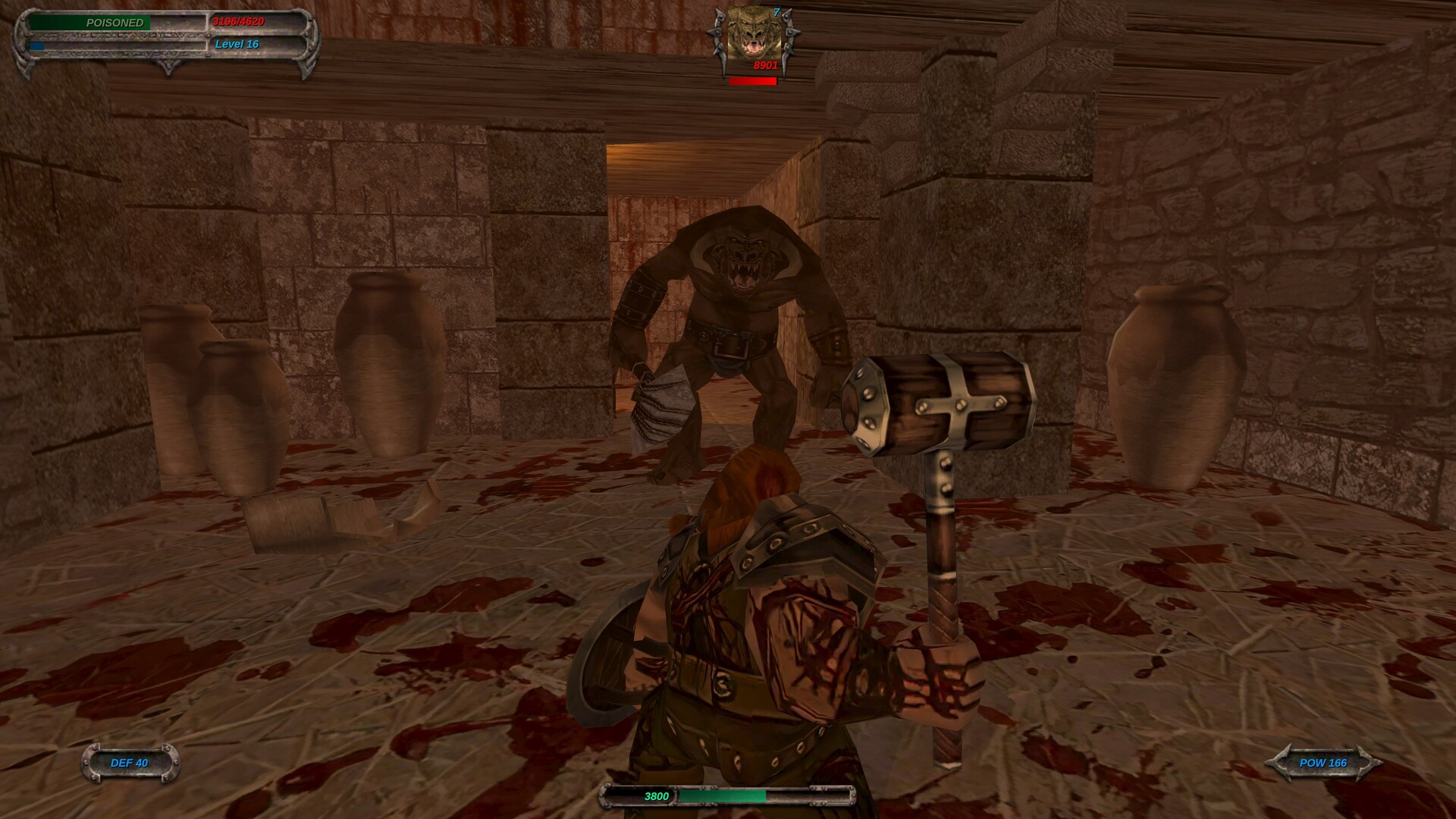Click the POISONED status label

114,23
